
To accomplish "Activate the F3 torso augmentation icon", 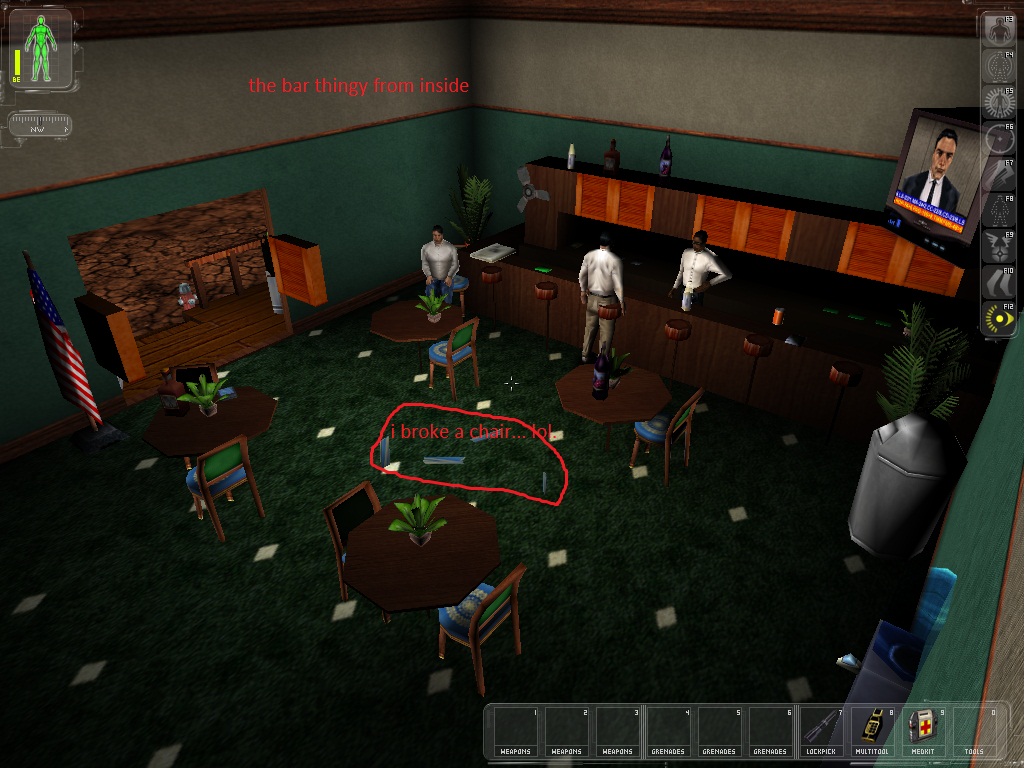I will coord(998,31).
